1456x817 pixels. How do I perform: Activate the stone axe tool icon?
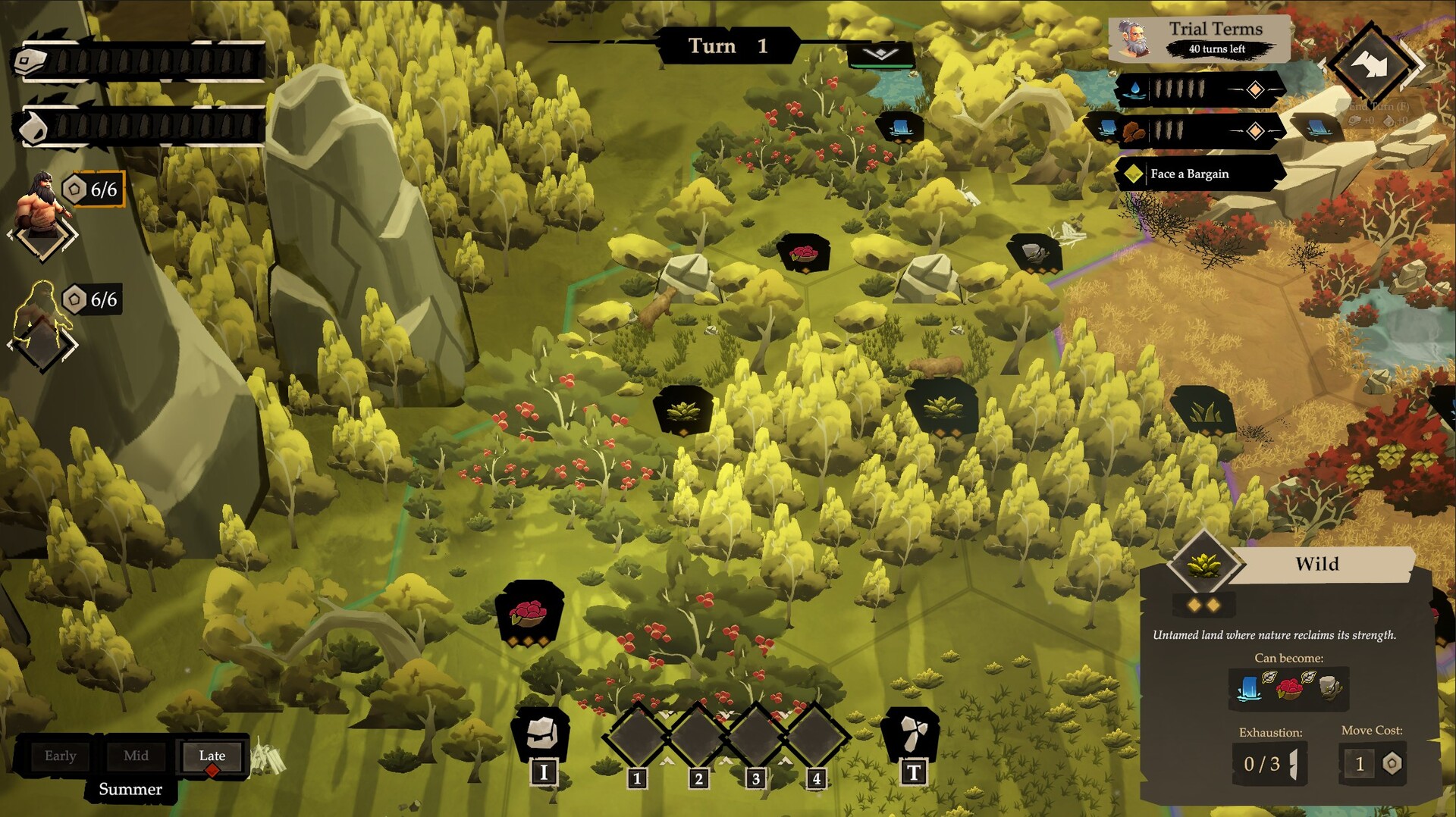click(x=911, y=734)
